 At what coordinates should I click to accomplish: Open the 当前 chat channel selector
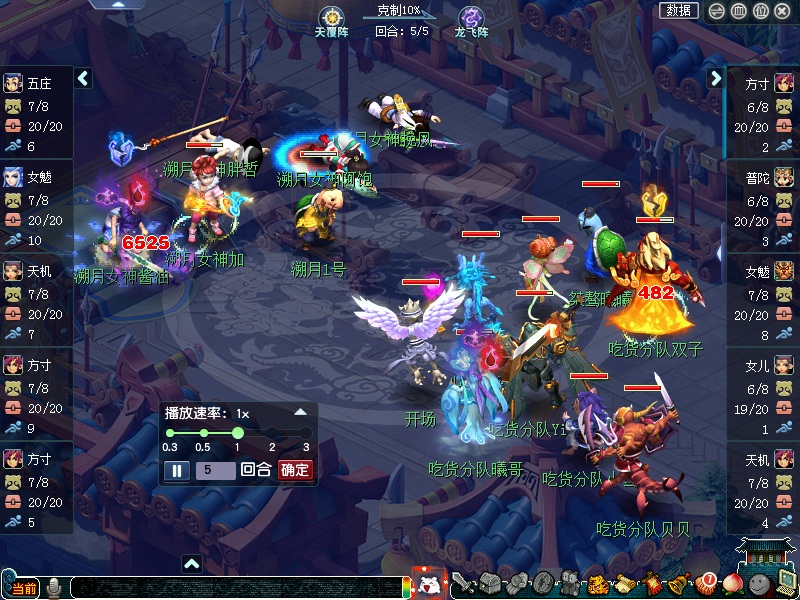[x=22, y=588]
